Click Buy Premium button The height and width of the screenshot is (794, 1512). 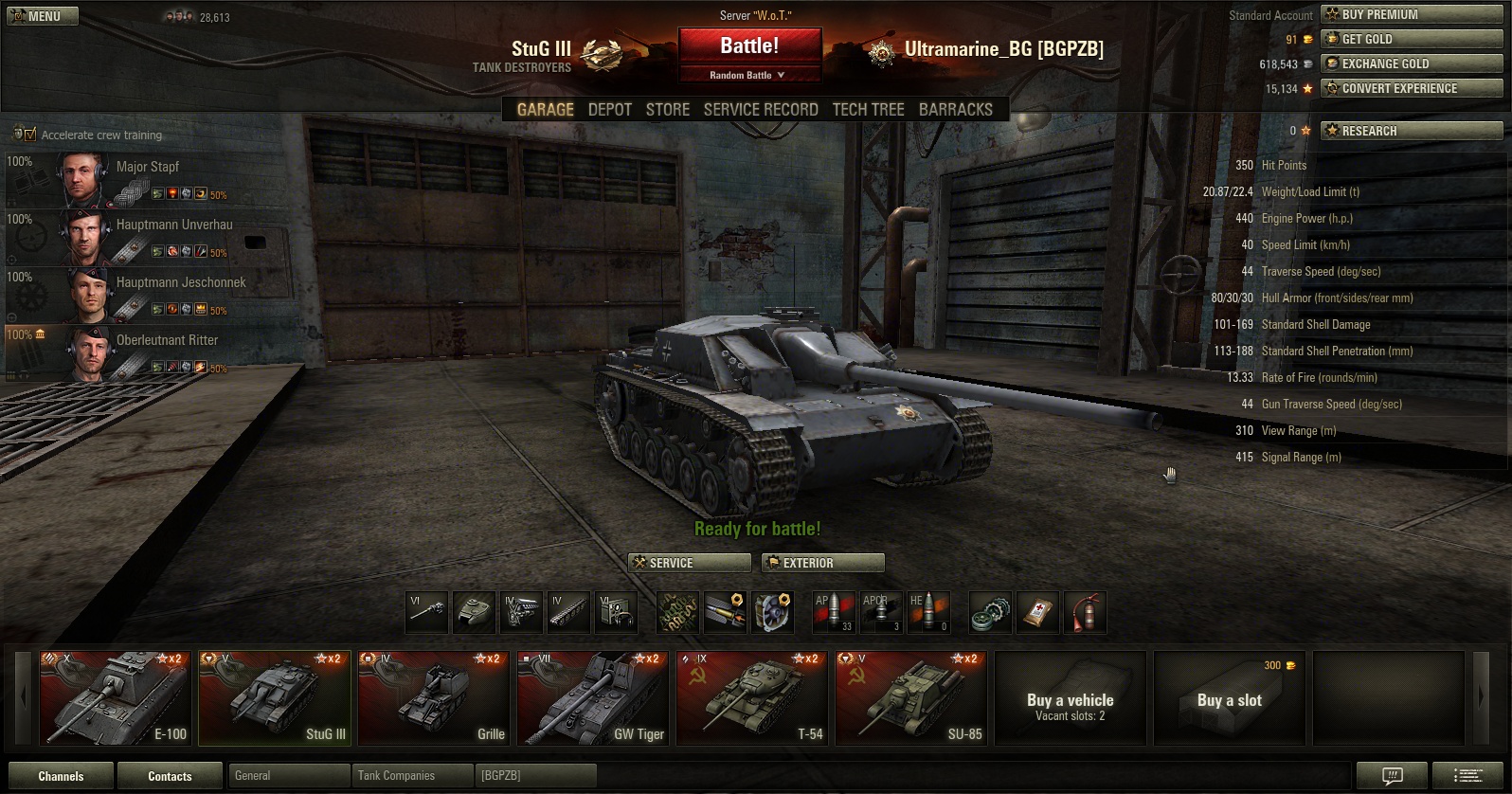point(1412,14)
